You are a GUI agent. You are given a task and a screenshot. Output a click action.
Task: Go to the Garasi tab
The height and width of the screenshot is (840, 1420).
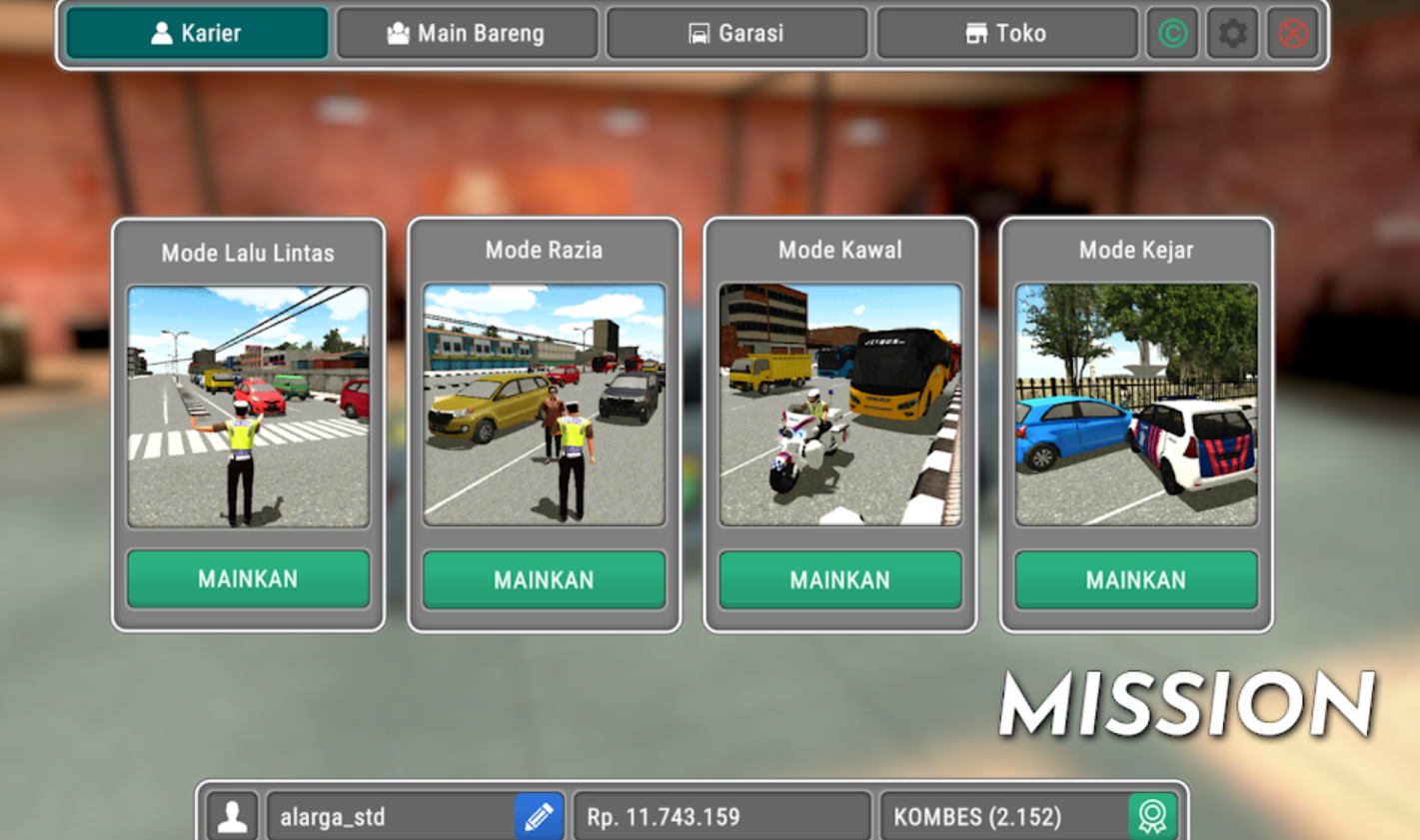click(x=736, y=33)
